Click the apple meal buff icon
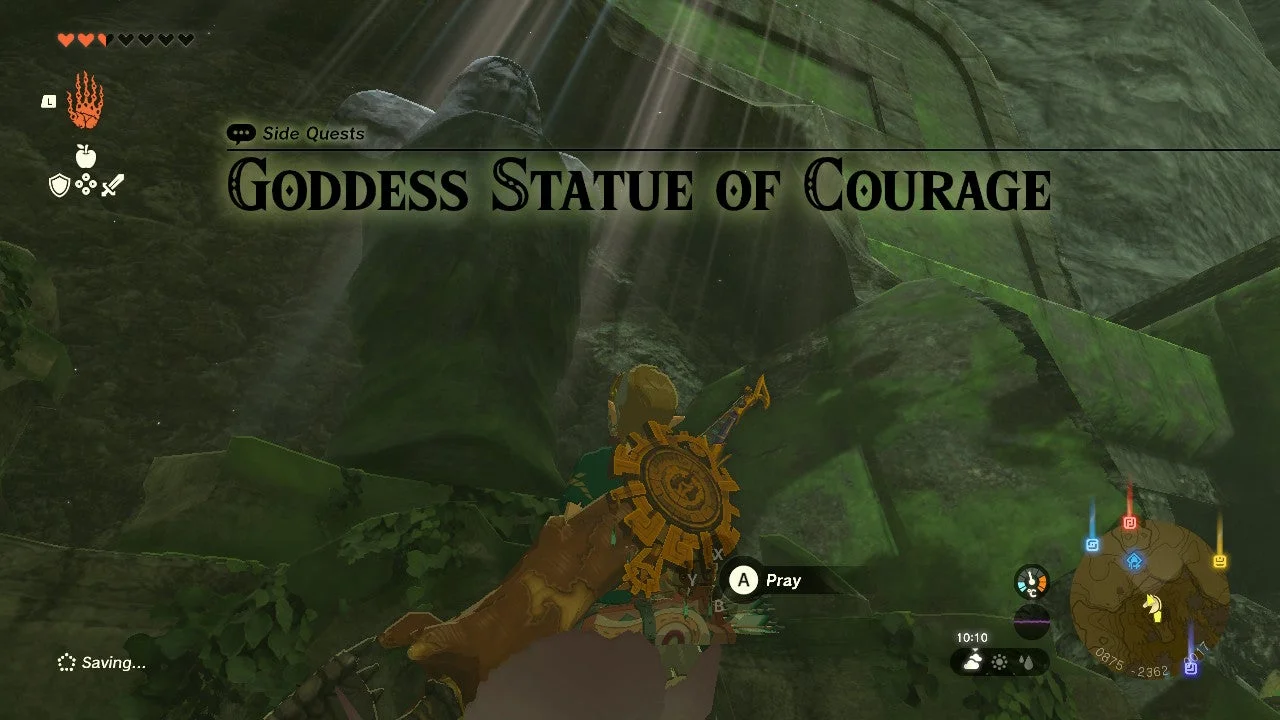The height and width of the screenshot is (720, 1280). [85, 155]
